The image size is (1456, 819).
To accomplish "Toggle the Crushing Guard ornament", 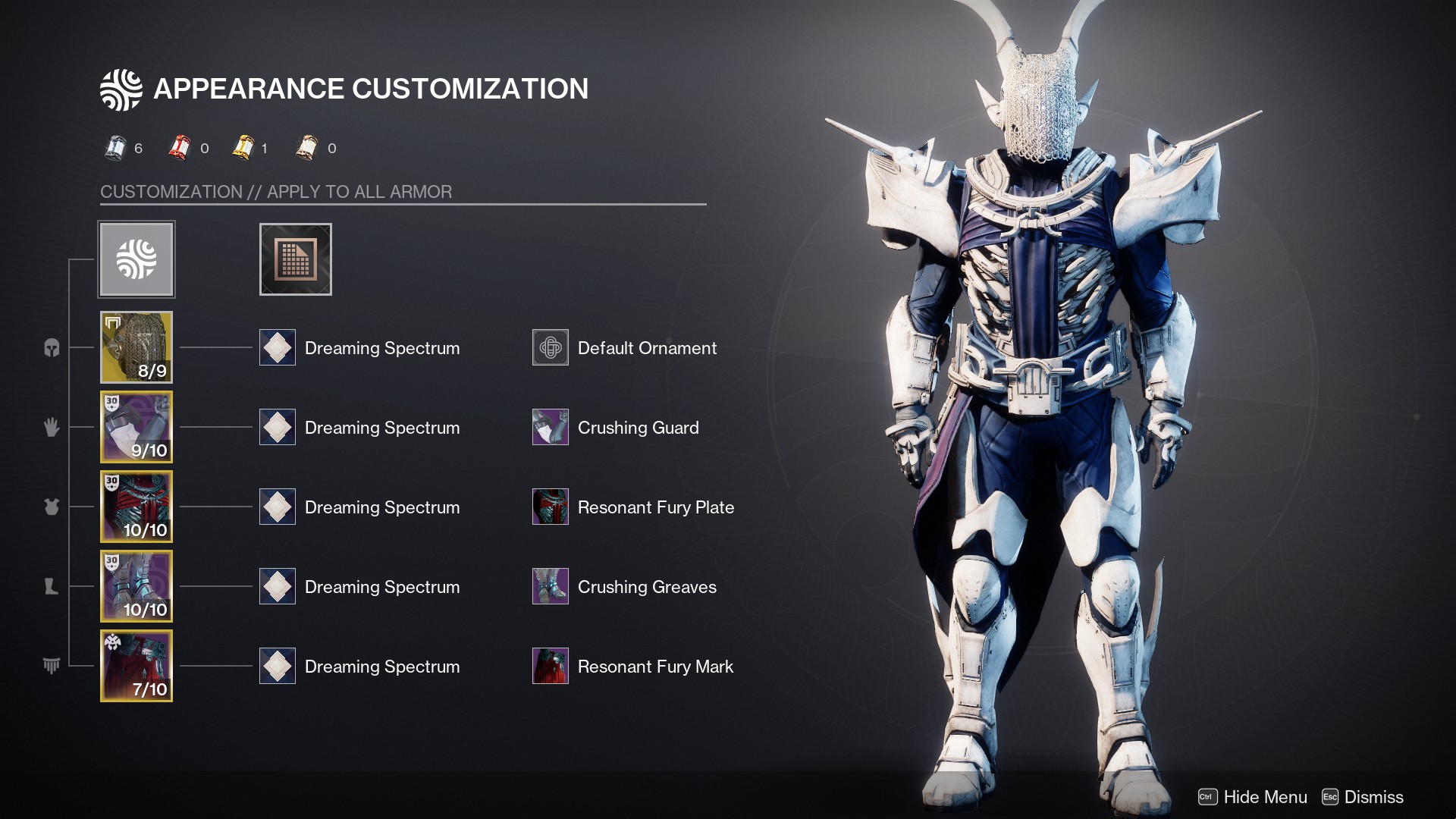I will tap(551, 427).
